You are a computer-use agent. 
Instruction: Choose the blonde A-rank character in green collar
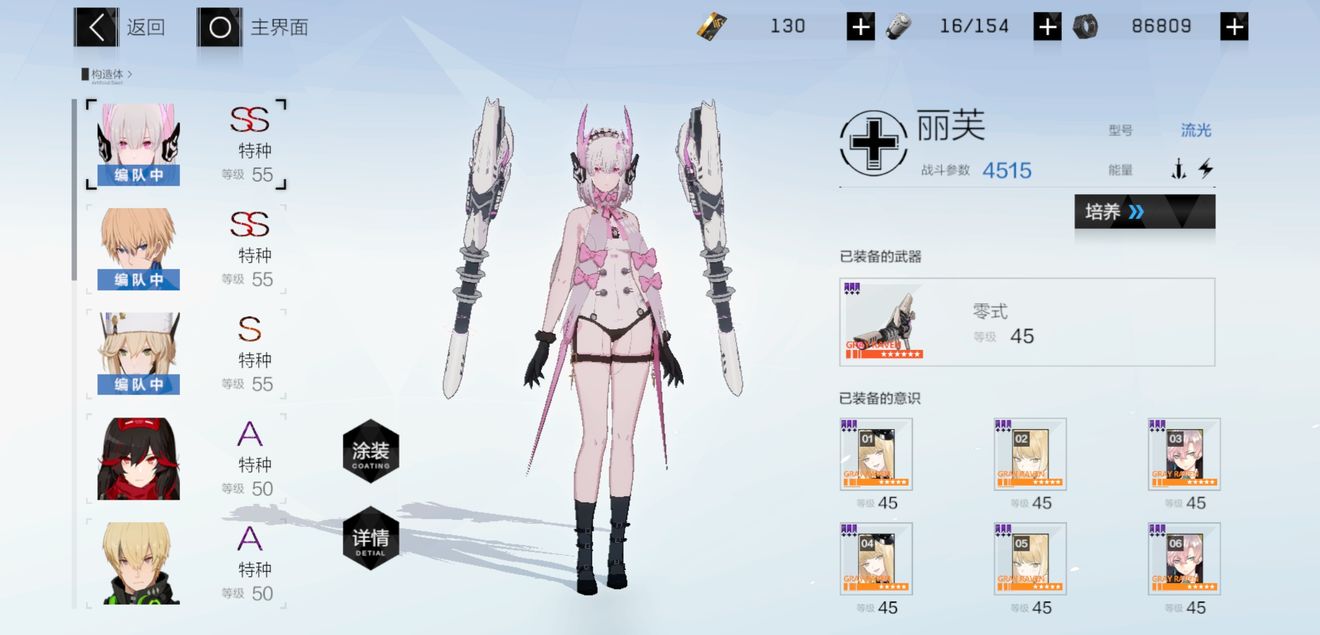tap(185, 562)
